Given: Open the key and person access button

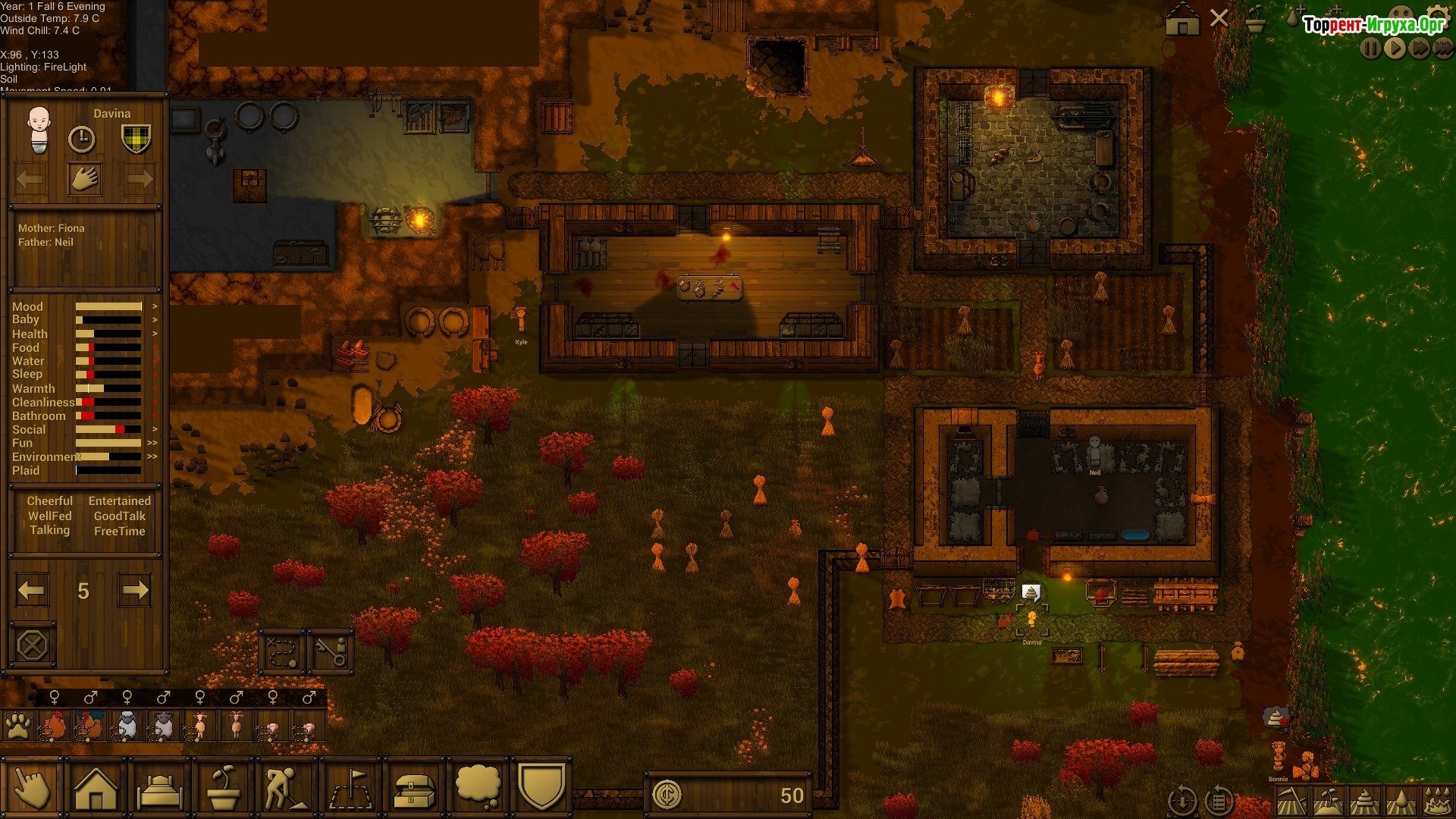Looking at the screenshot, I should coord(331,651).
